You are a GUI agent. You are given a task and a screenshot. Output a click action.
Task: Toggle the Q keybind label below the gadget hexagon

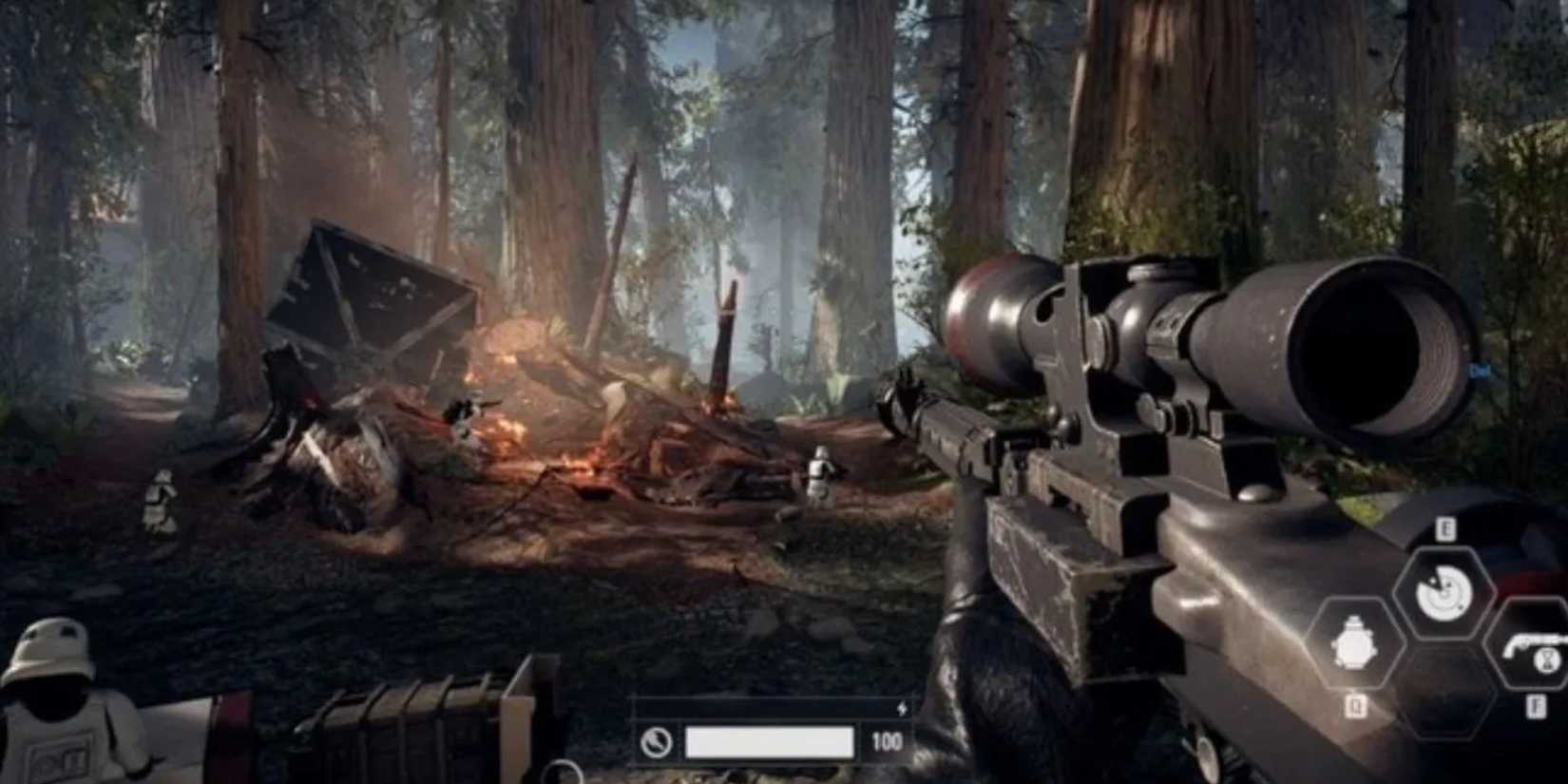click(x=1357, y=705)
